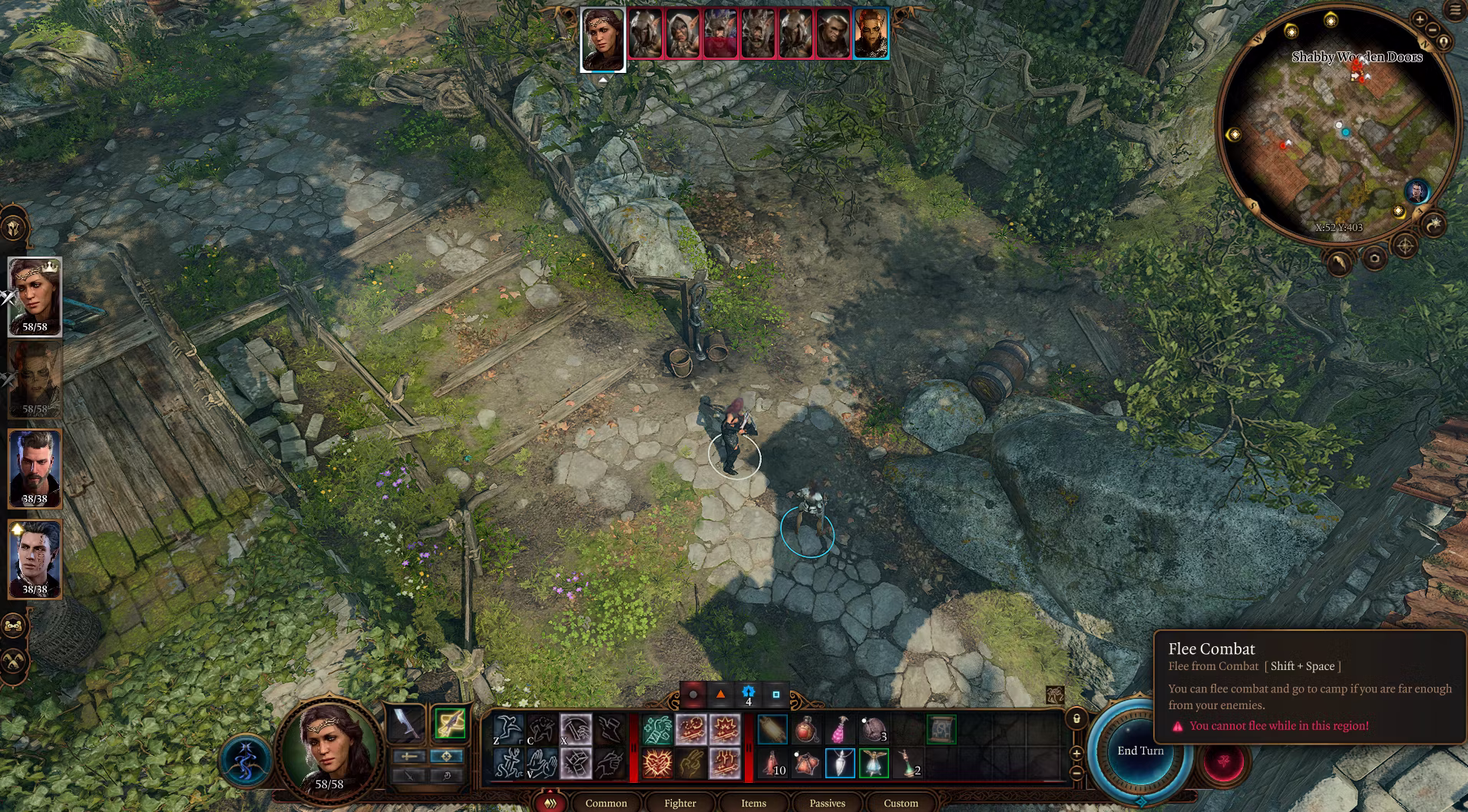The image size is (1468, 812).
Task: Select the bearded companion portrait with 38/38 HP
Action: 35,468
